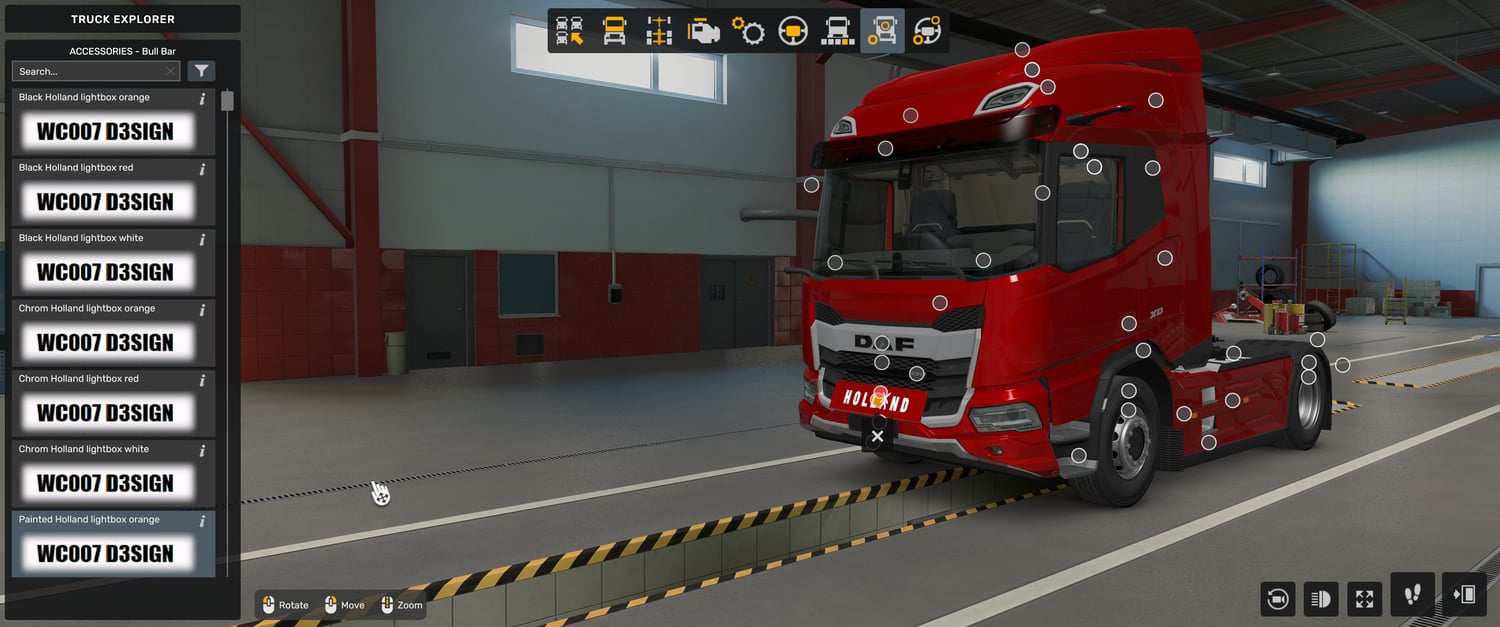
Task: Switch to the yellow cabin category
Action: point(614,31)
